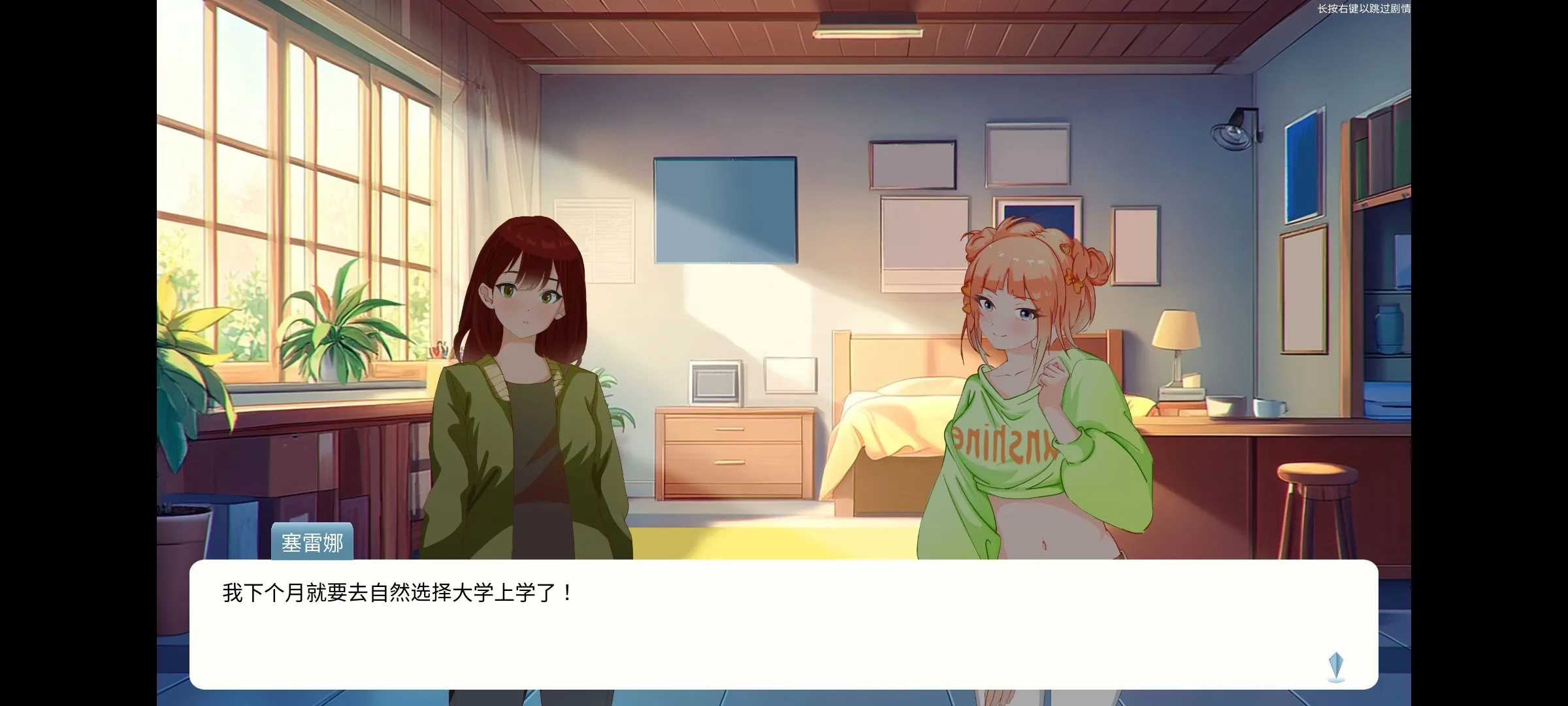Click the diamond continue indicator
This screenshot has height=706, width=1568.
[1335, 666]
